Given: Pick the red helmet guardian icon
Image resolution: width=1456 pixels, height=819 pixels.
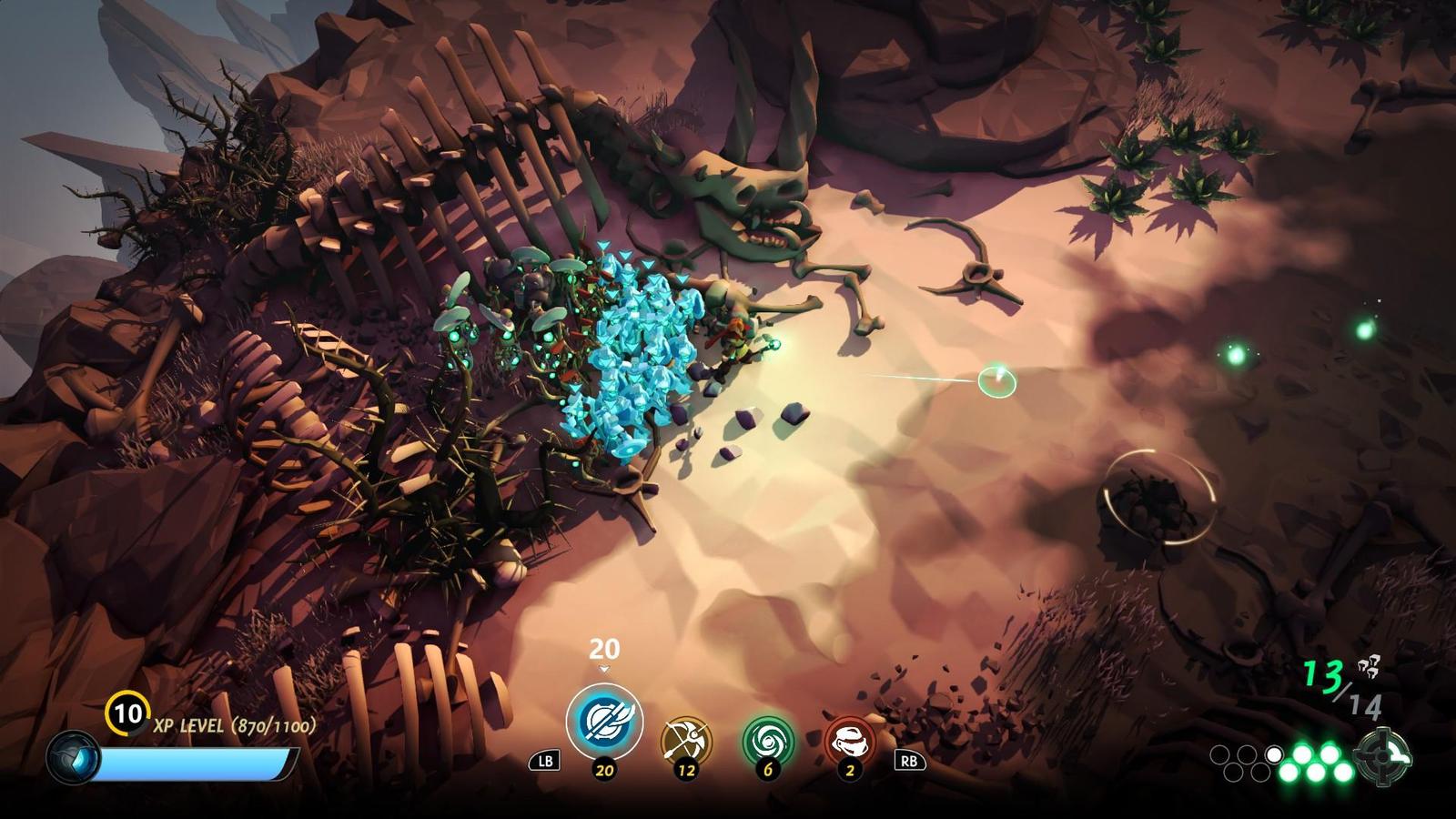Looking at the screenshot, I should pos(850,740).
